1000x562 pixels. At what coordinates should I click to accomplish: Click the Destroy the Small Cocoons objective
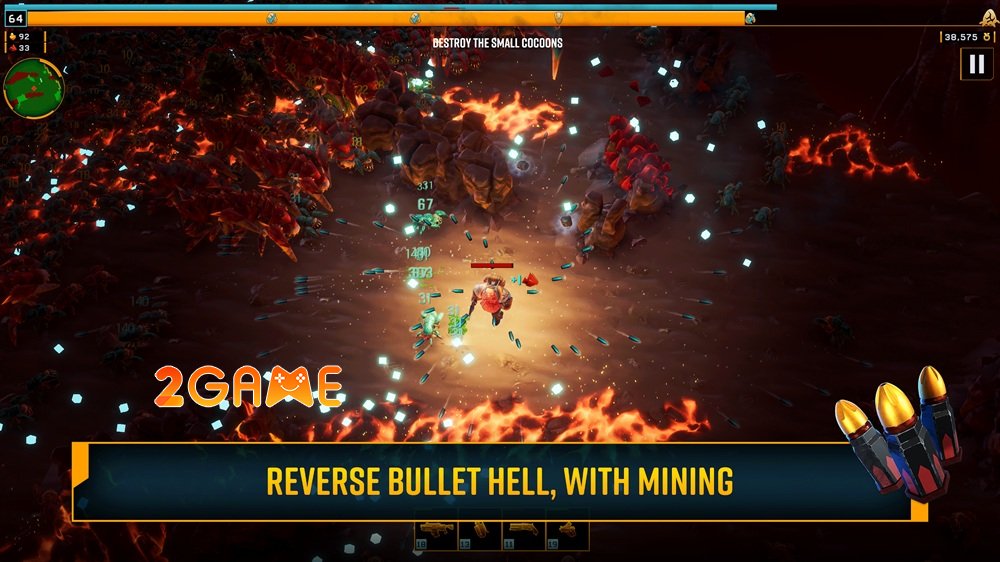[497, 43]
